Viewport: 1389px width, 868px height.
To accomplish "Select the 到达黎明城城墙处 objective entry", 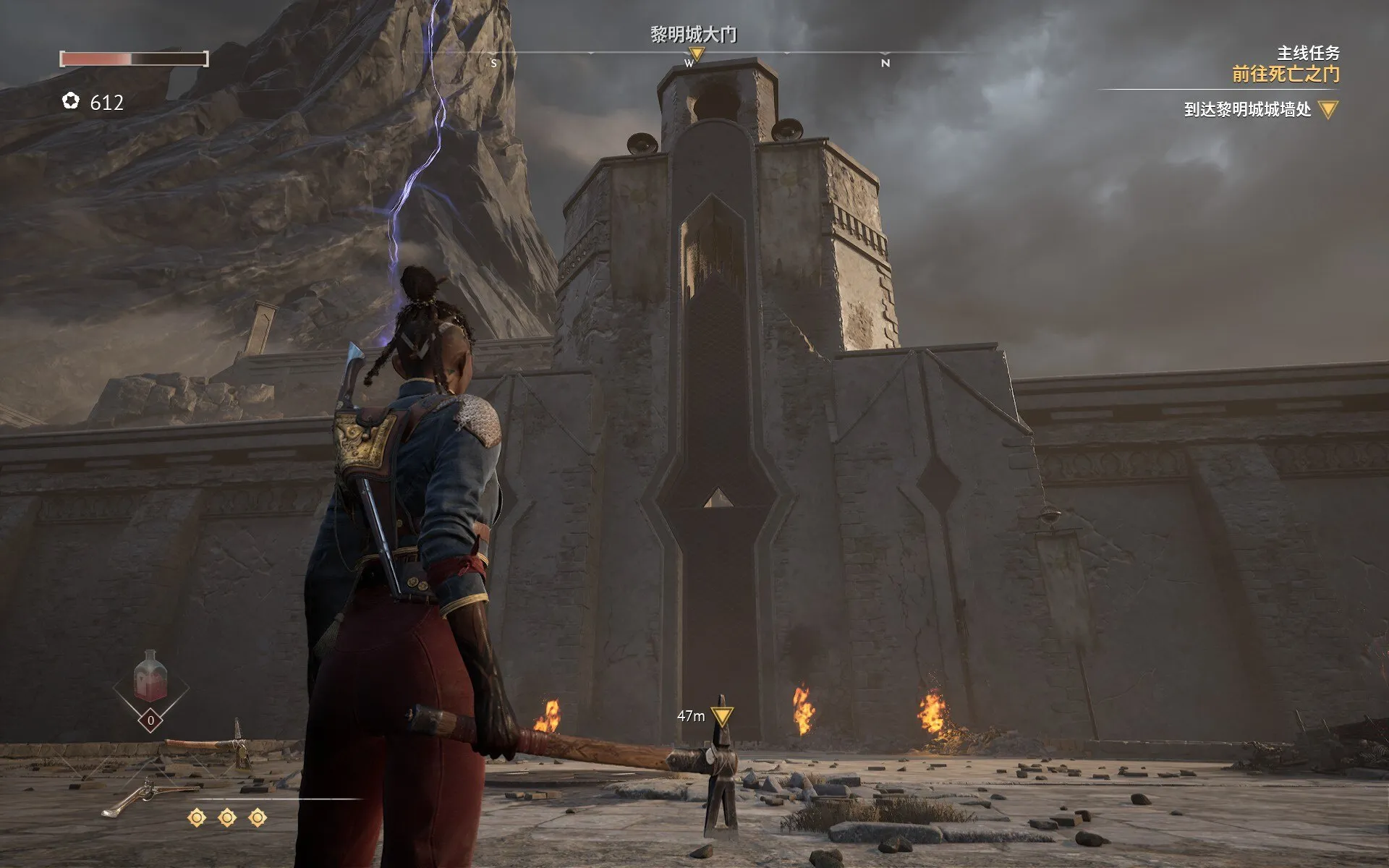I will 1247,110.
